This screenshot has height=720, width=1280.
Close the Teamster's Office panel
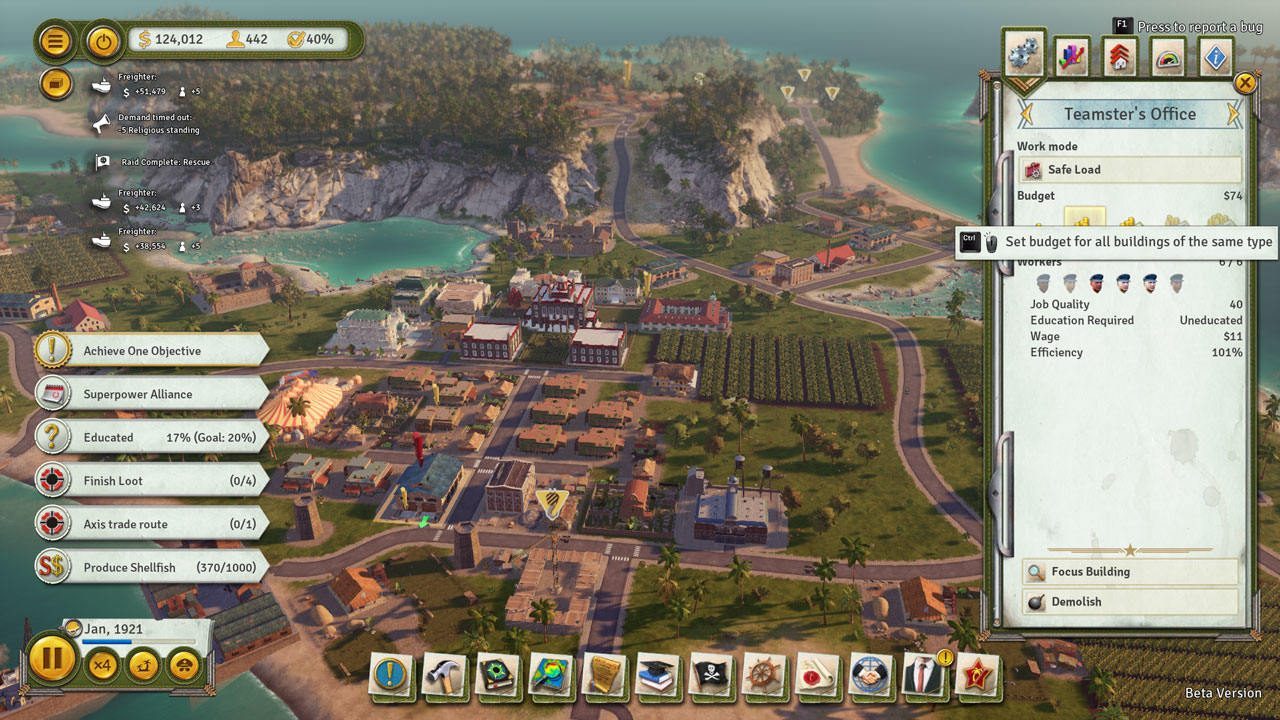point(1245,83)
